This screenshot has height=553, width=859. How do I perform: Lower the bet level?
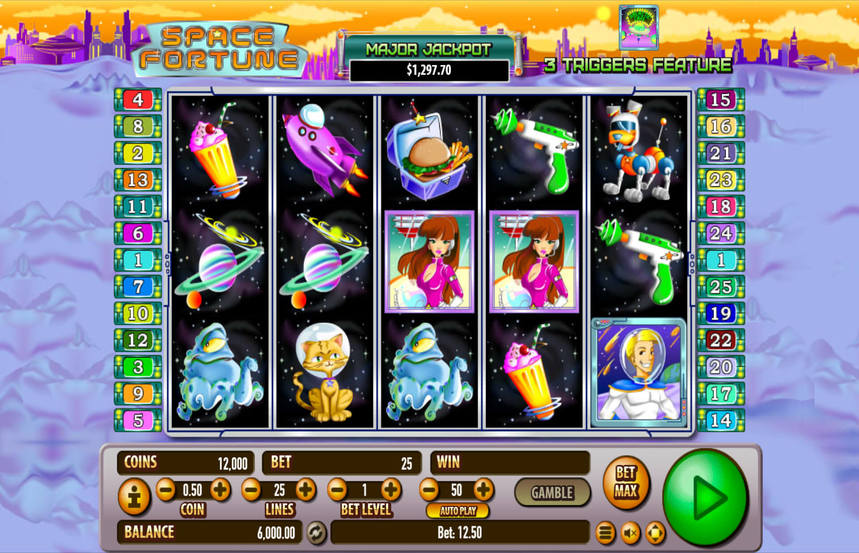click(337, 489)
